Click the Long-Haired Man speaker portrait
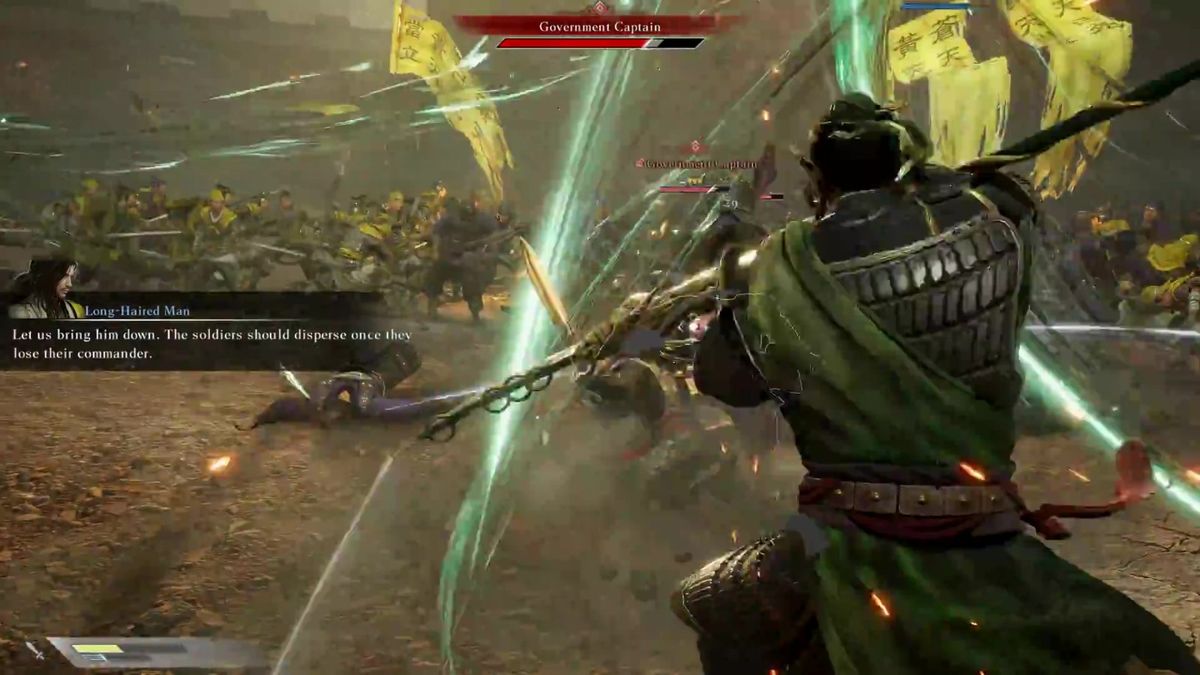The width and height of the screenshot is (1200, 675). tap(44, 289)
